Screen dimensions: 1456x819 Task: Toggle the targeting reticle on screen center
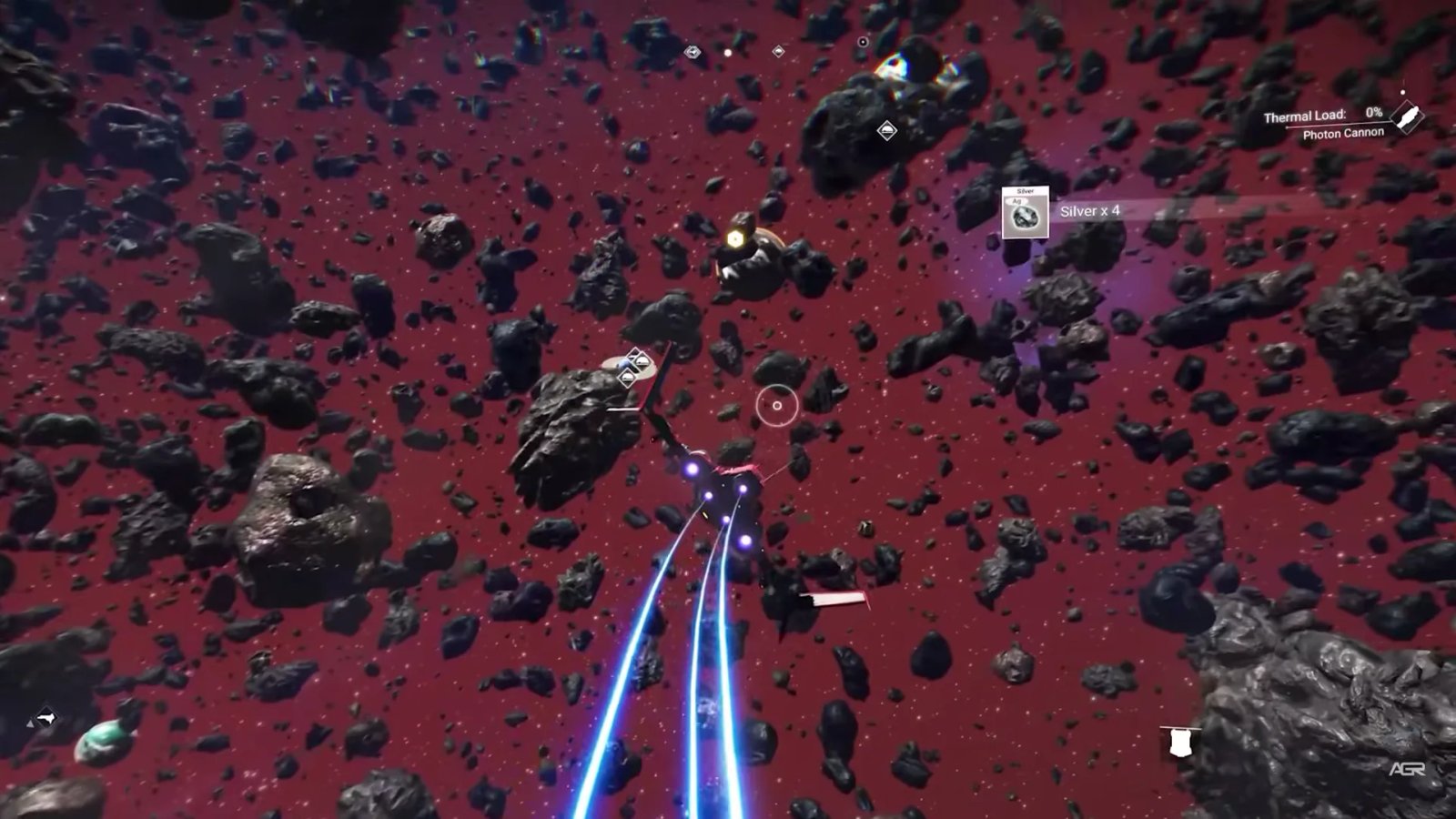(775, 403)
